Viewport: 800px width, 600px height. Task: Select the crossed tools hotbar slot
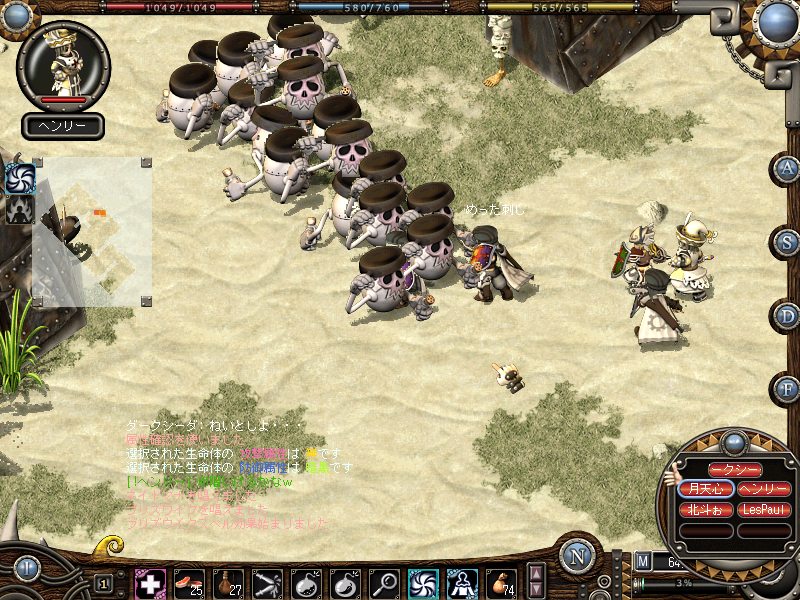tap(267, 583)
